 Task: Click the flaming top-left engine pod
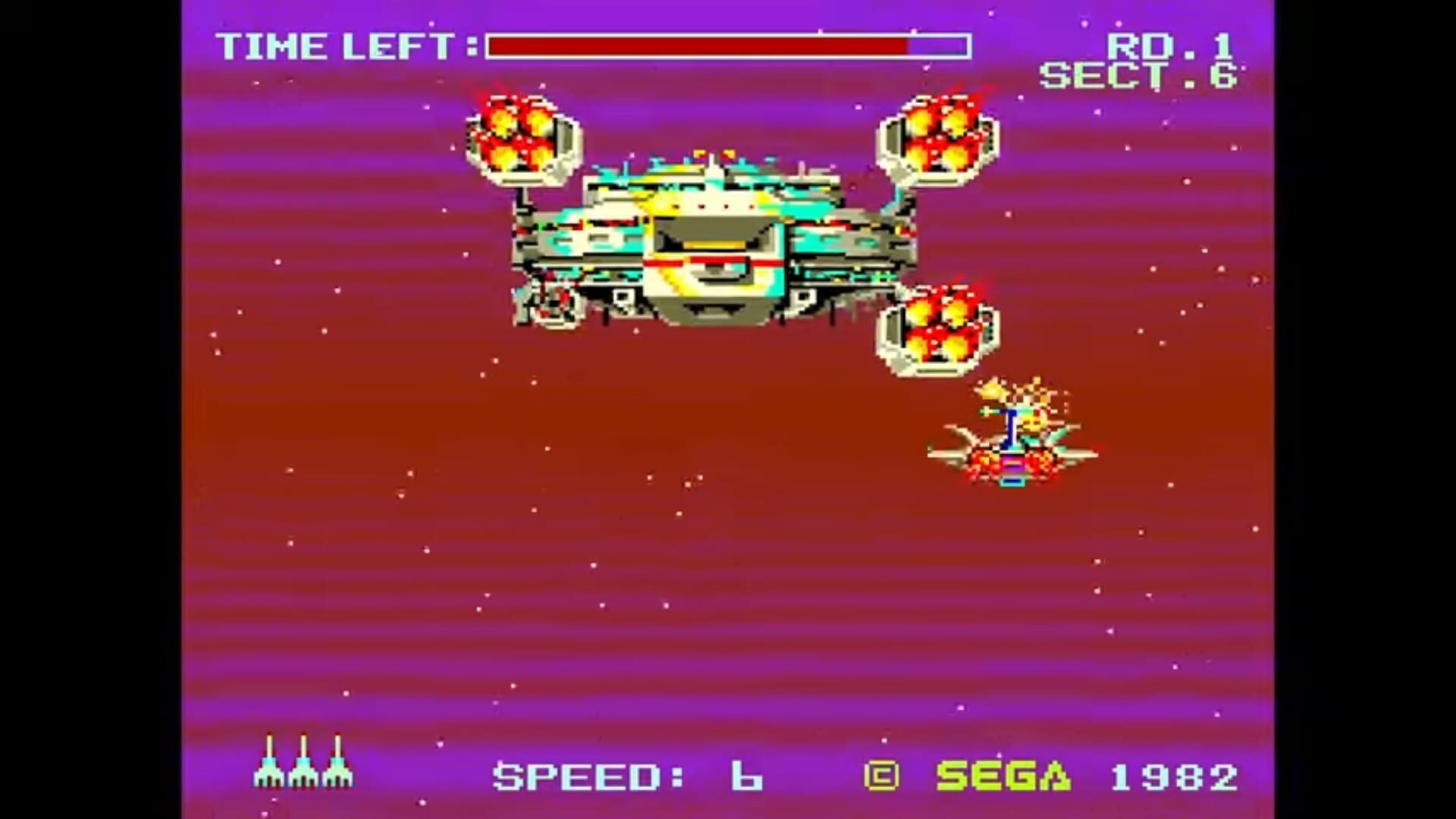(519, 136)
